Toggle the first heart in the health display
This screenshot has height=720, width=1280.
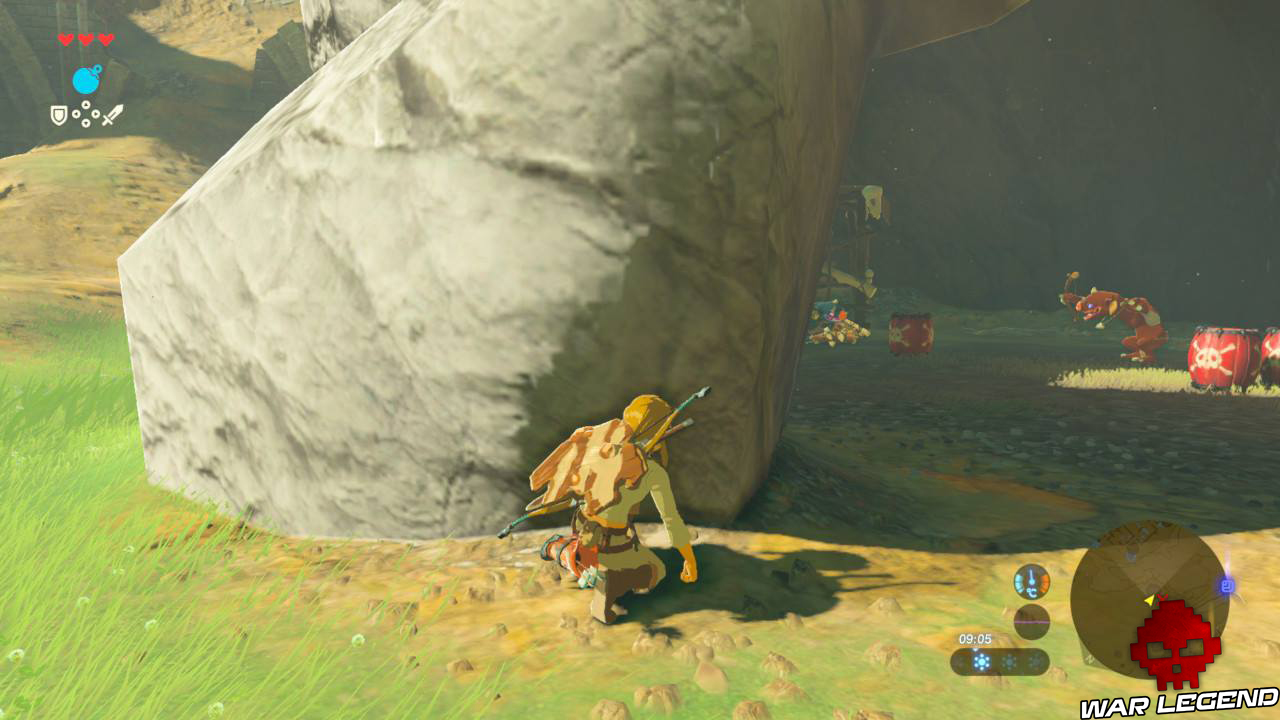65,40
